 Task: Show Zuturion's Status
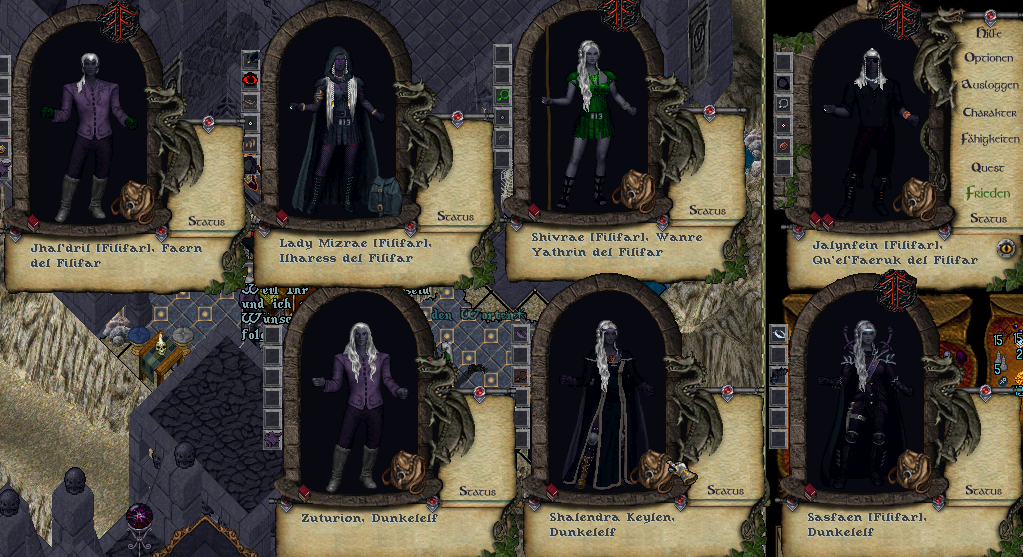point(477,491)
